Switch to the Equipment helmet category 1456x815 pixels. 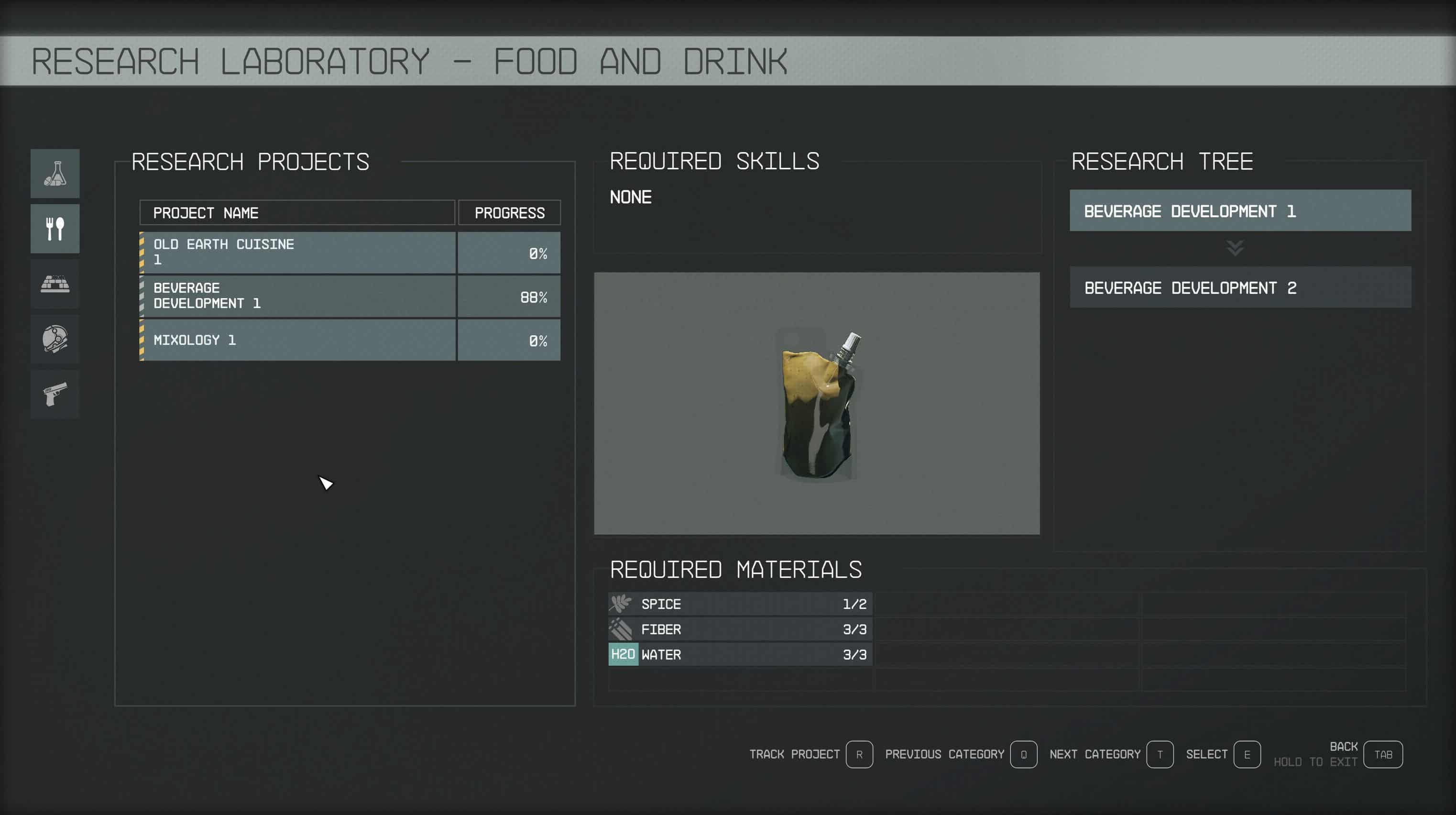(x=55, y=339)
